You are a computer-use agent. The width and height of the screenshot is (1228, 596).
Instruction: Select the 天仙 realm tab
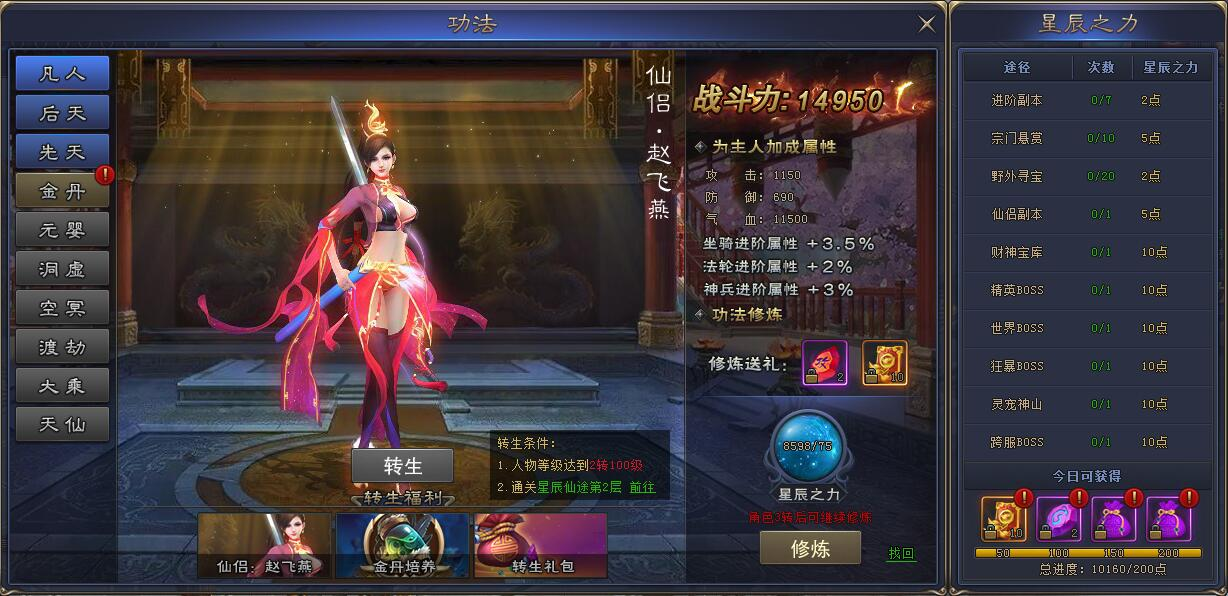click(62, 425)
